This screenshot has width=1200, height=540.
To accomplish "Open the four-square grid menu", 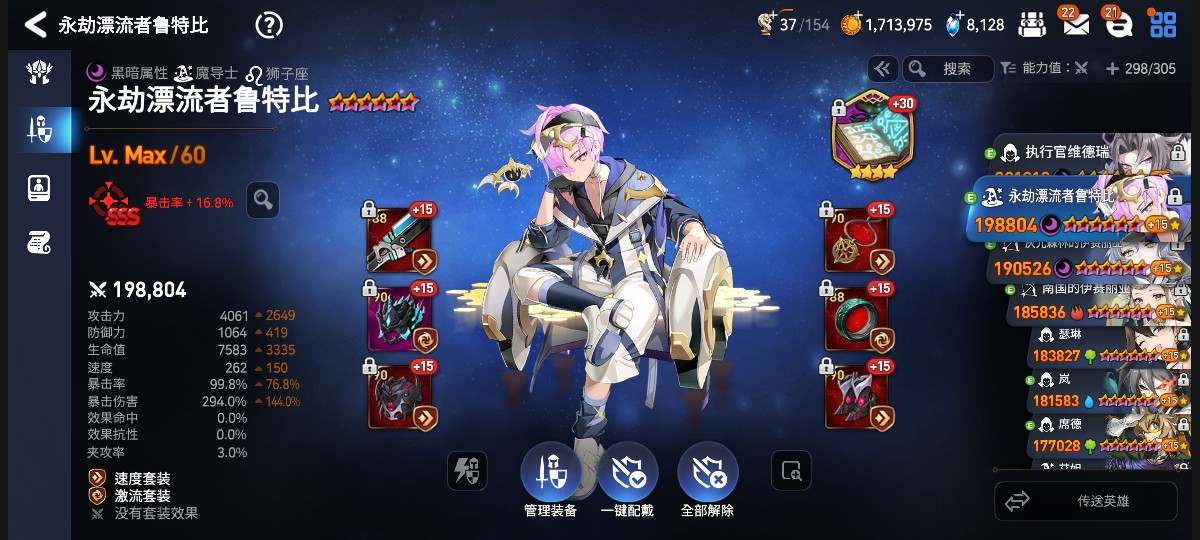I will 1163,25.
